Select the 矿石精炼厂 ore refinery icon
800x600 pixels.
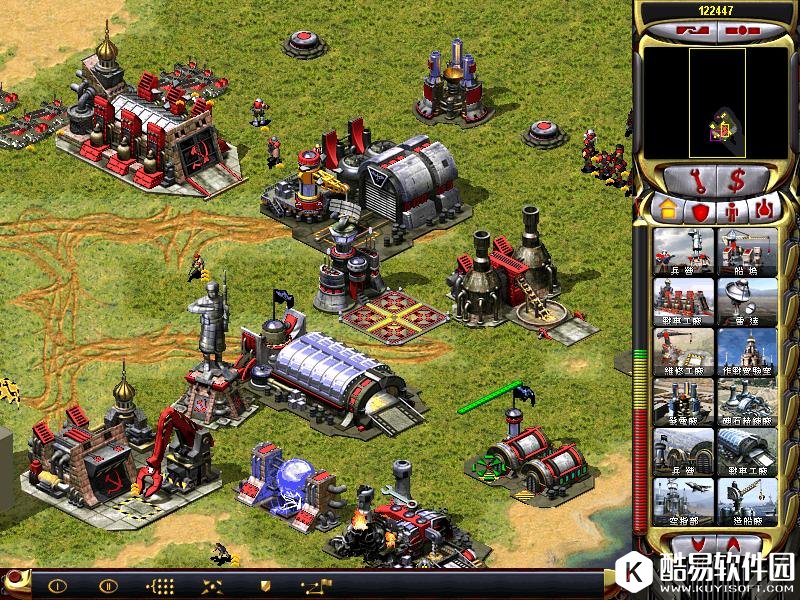(x=747, y=402)
